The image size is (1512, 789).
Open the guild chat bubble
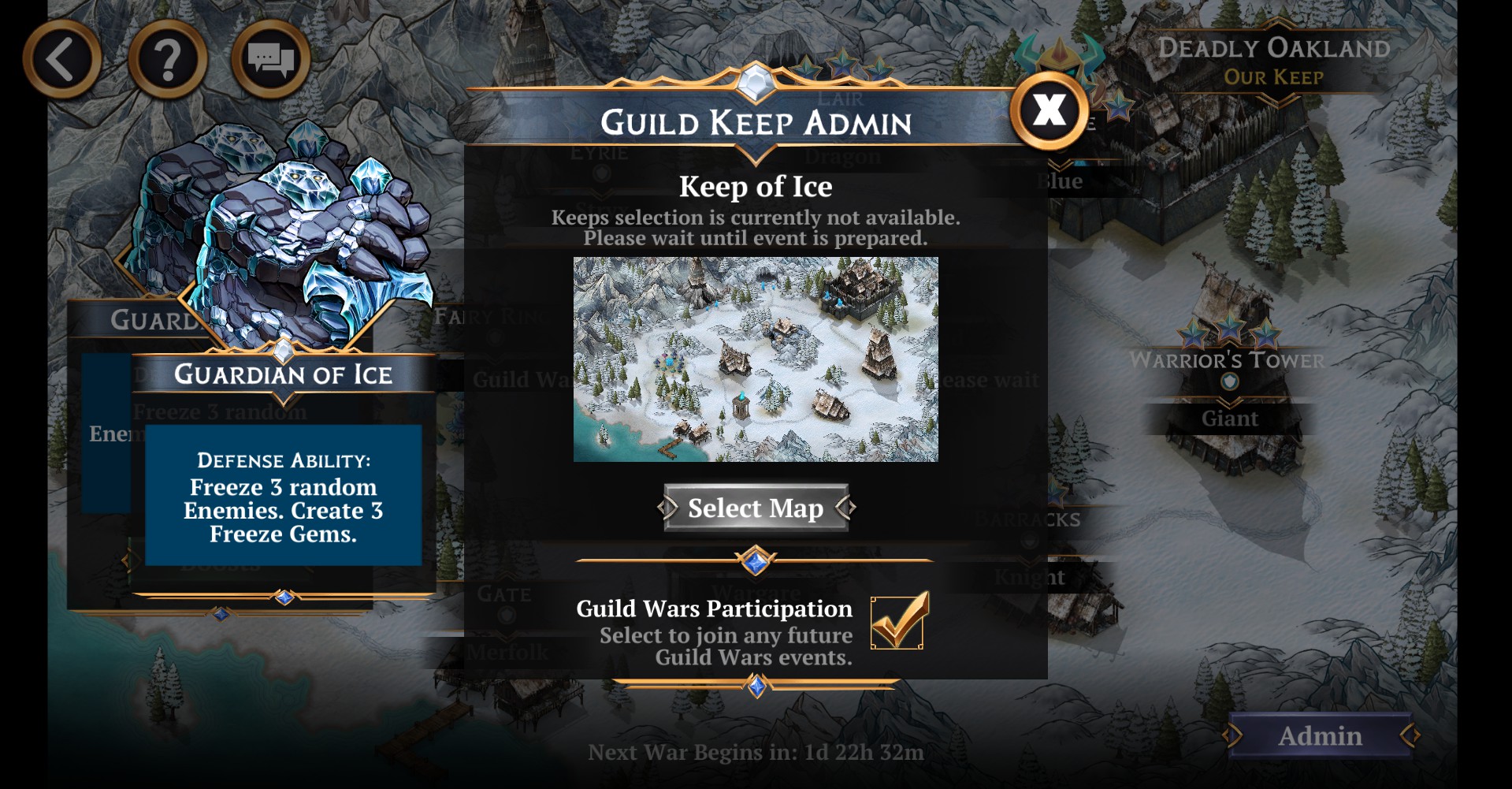(270, 60)
